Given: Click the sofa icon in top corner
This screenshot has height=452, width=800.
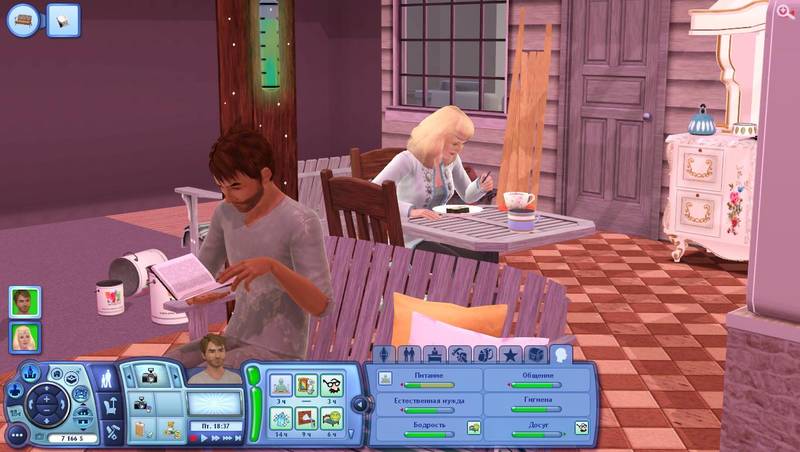Looking at the screenshot, I should [24, 19].
